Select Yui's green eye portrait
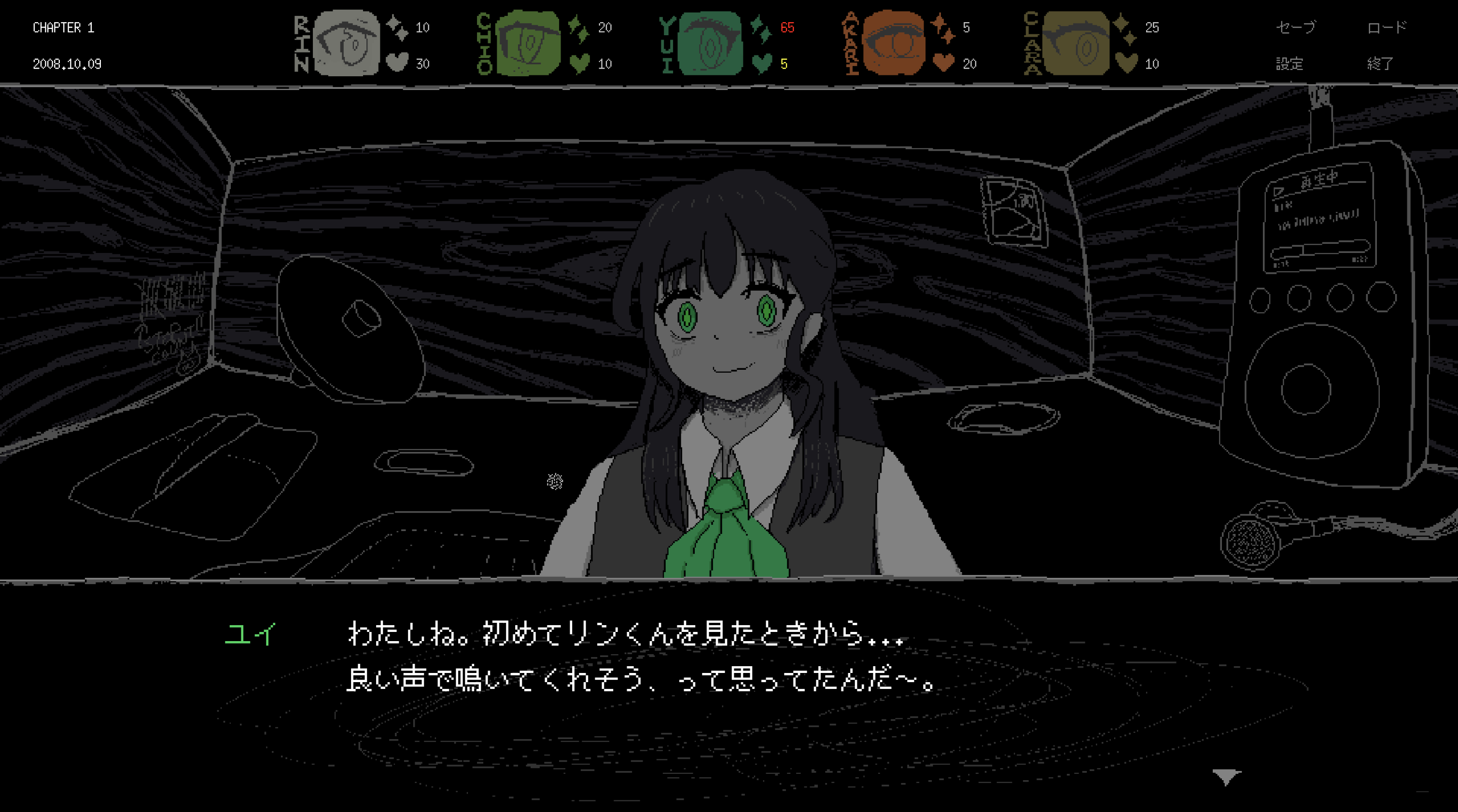This screenshot has height=812, width=1458. [710, 43]
